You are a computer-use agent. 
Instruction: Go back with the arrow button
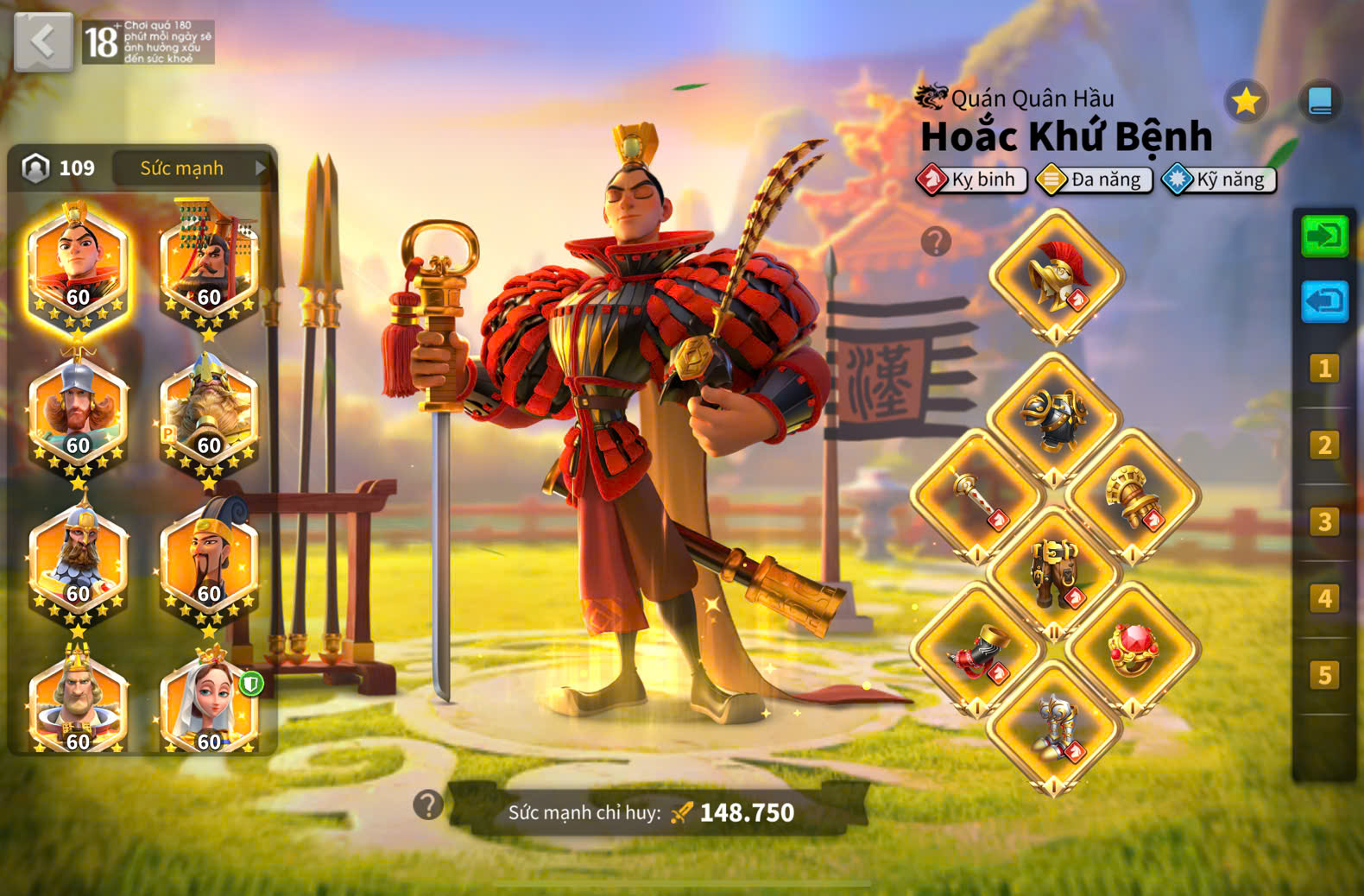pos(43,41)
